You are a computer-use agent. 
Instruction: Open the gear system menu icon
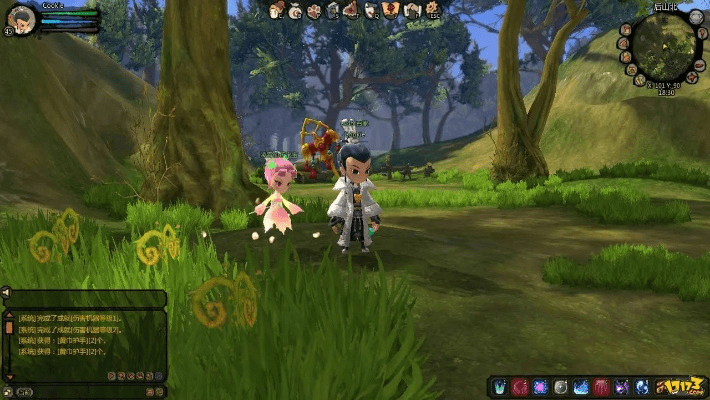coord(432,10)
